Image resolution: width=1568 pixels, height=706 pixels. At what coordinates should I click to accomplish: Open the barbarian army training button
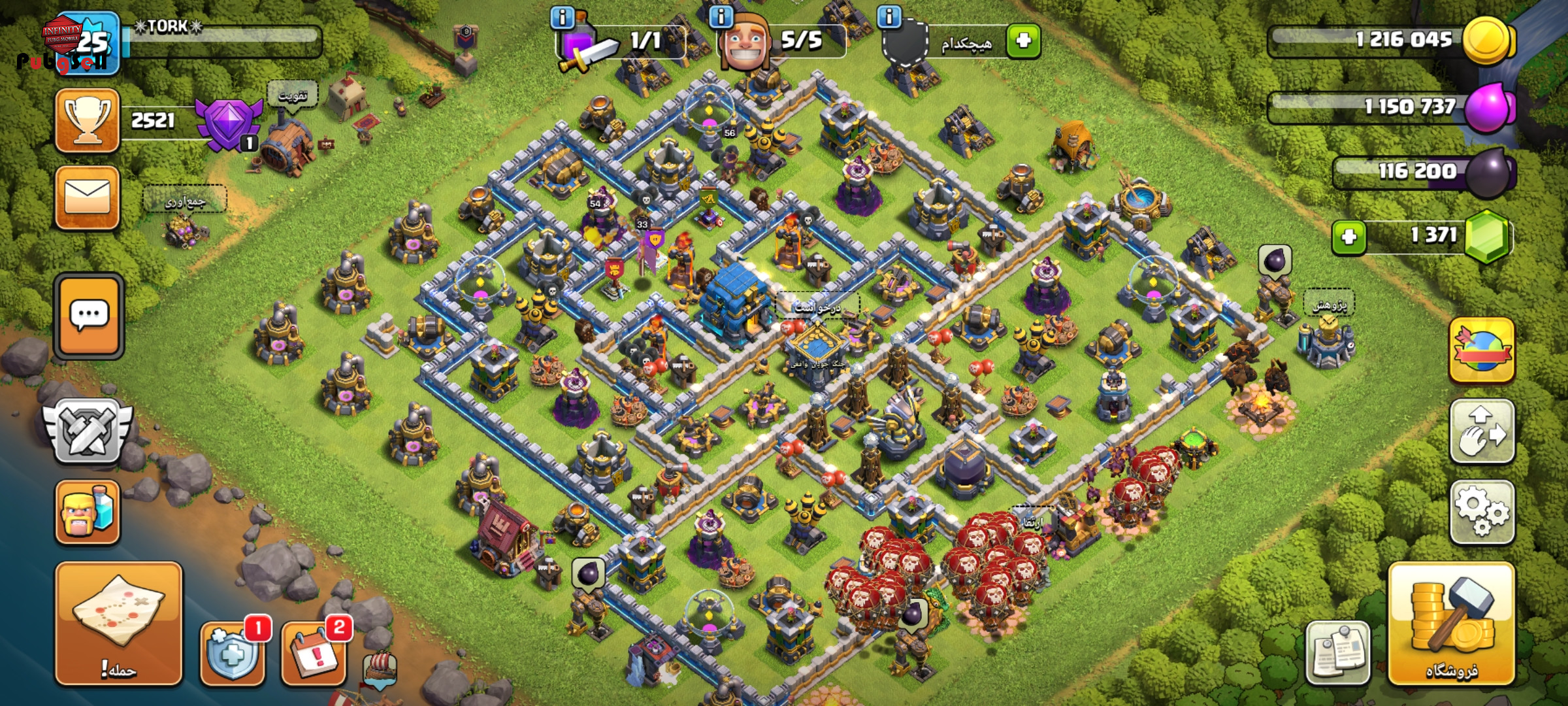pos(88,513)
